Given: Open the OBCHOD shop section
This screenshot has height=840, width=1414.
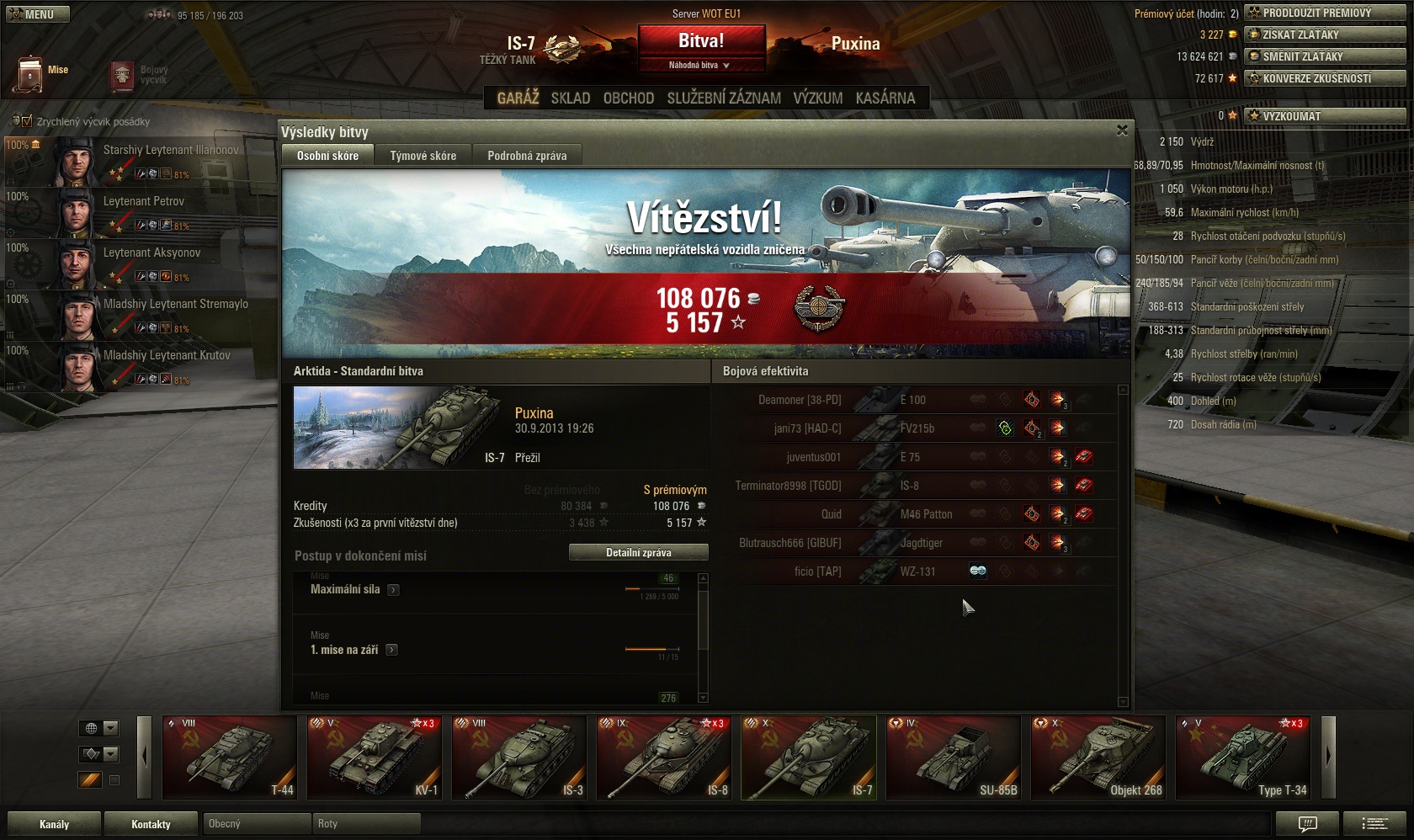Looking at the screenshot, I should [629, 98].
